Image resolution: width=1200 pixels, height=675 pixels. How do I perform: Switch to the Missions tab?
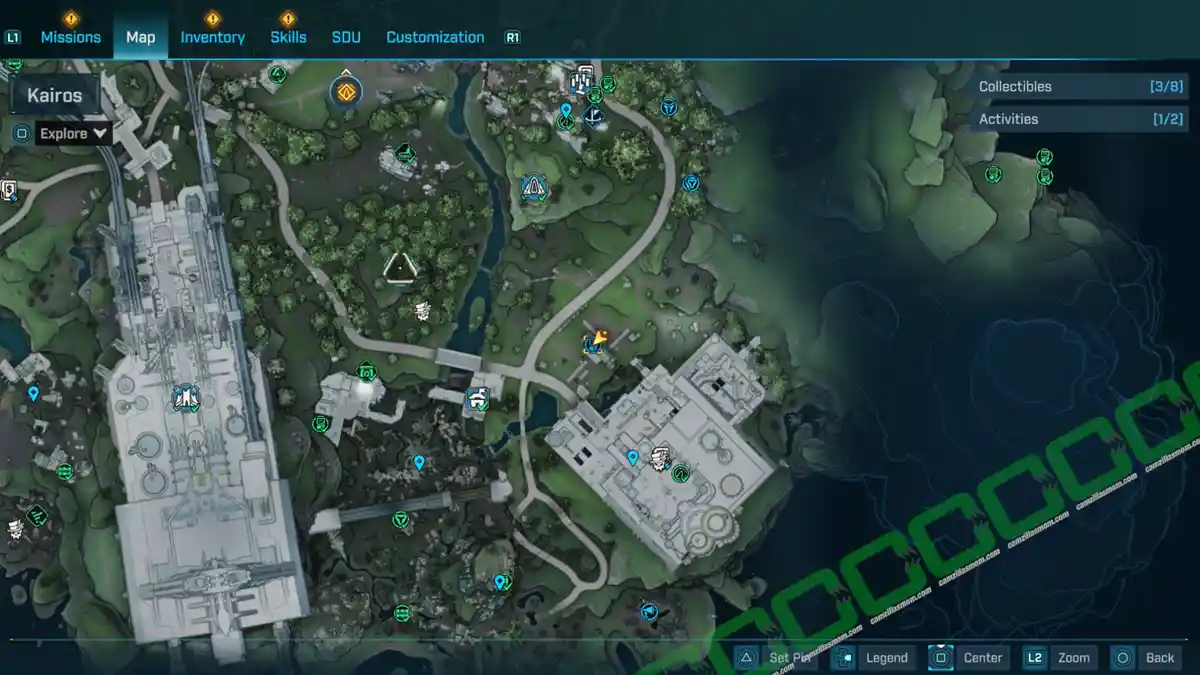(x=70, y=37)
